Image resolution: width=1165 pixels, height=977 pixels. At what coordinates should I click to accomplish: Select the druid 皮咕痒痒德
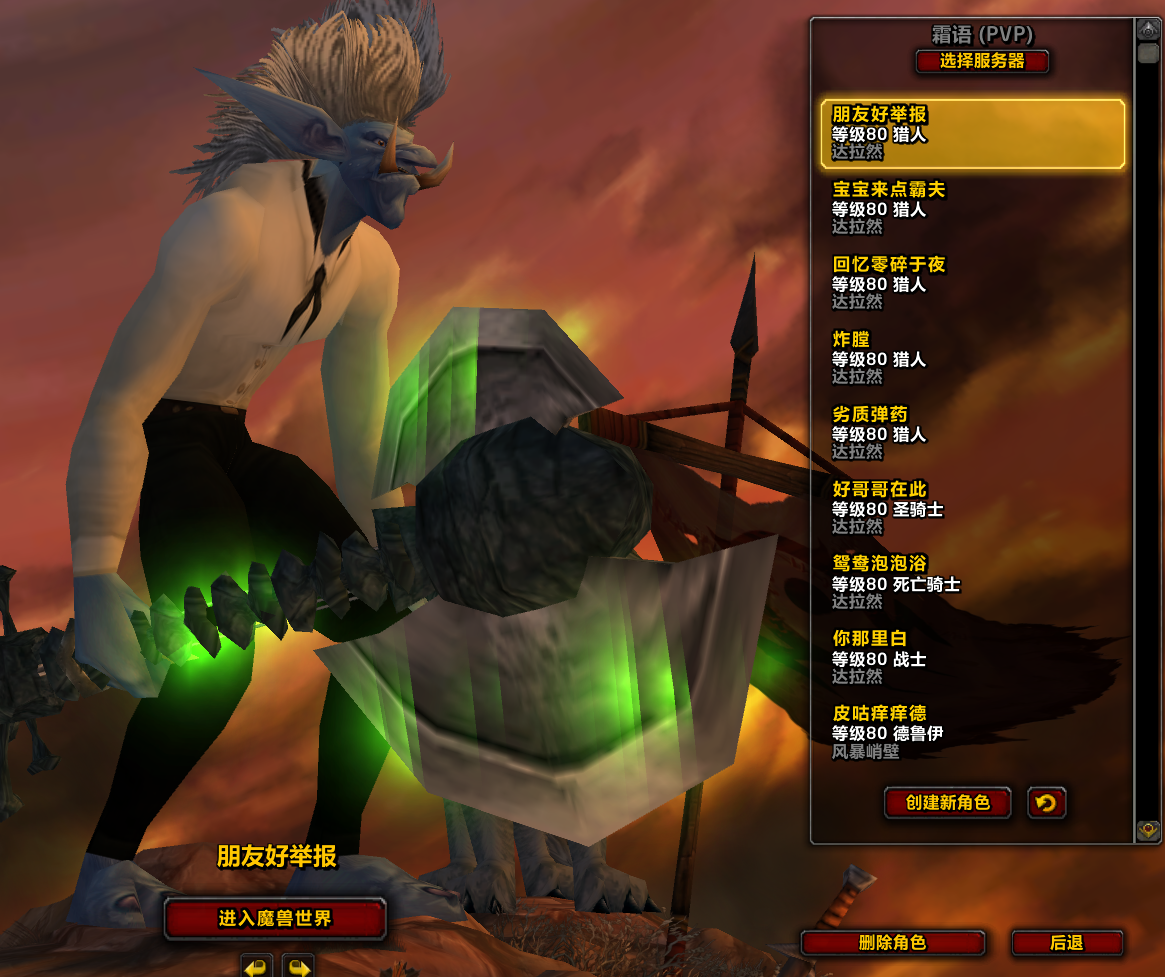click(972, 732)
